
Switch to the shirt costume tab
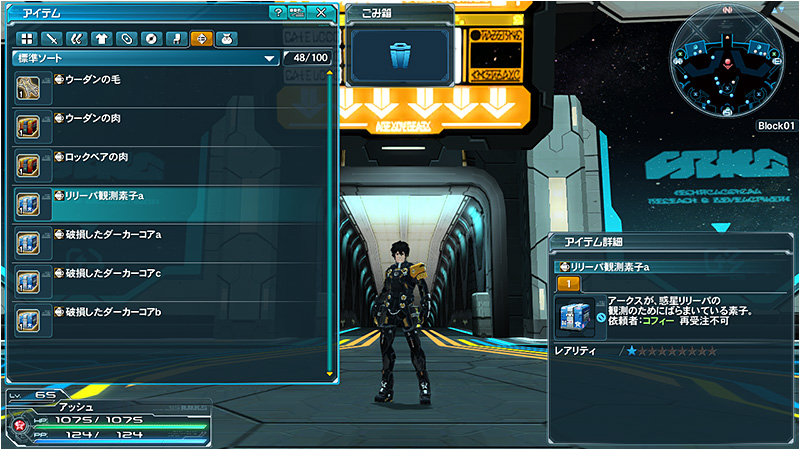pyautogui.click(x=101, y=39)
